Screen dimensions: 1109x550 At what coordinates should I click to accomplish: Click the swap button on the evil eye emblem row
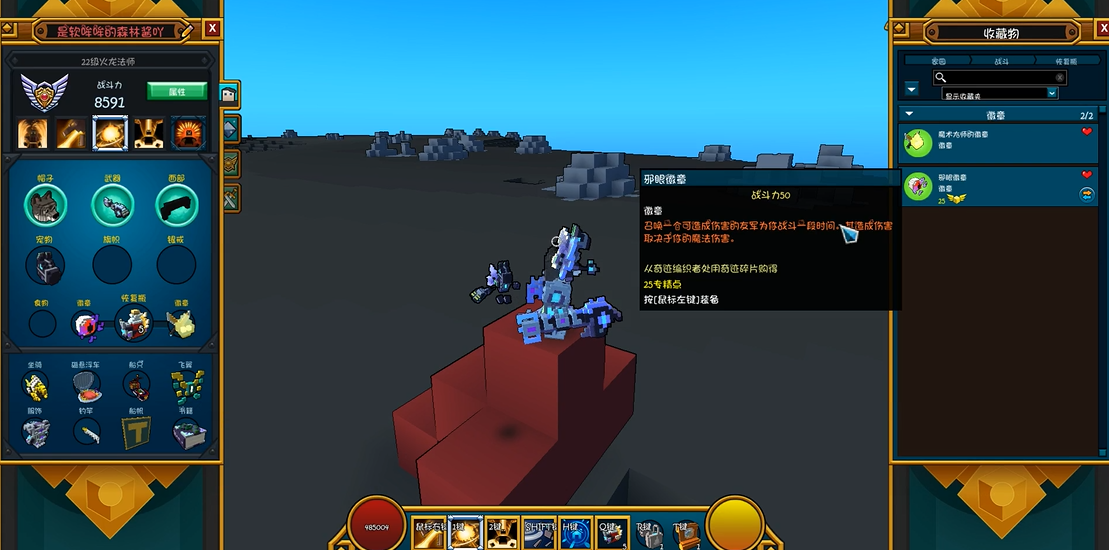click(x=1087, y=194)
